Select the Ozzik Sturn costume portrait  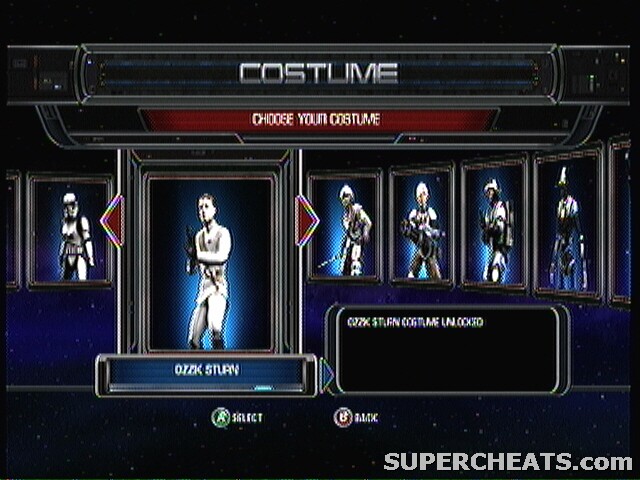click(x=209, y=262)
